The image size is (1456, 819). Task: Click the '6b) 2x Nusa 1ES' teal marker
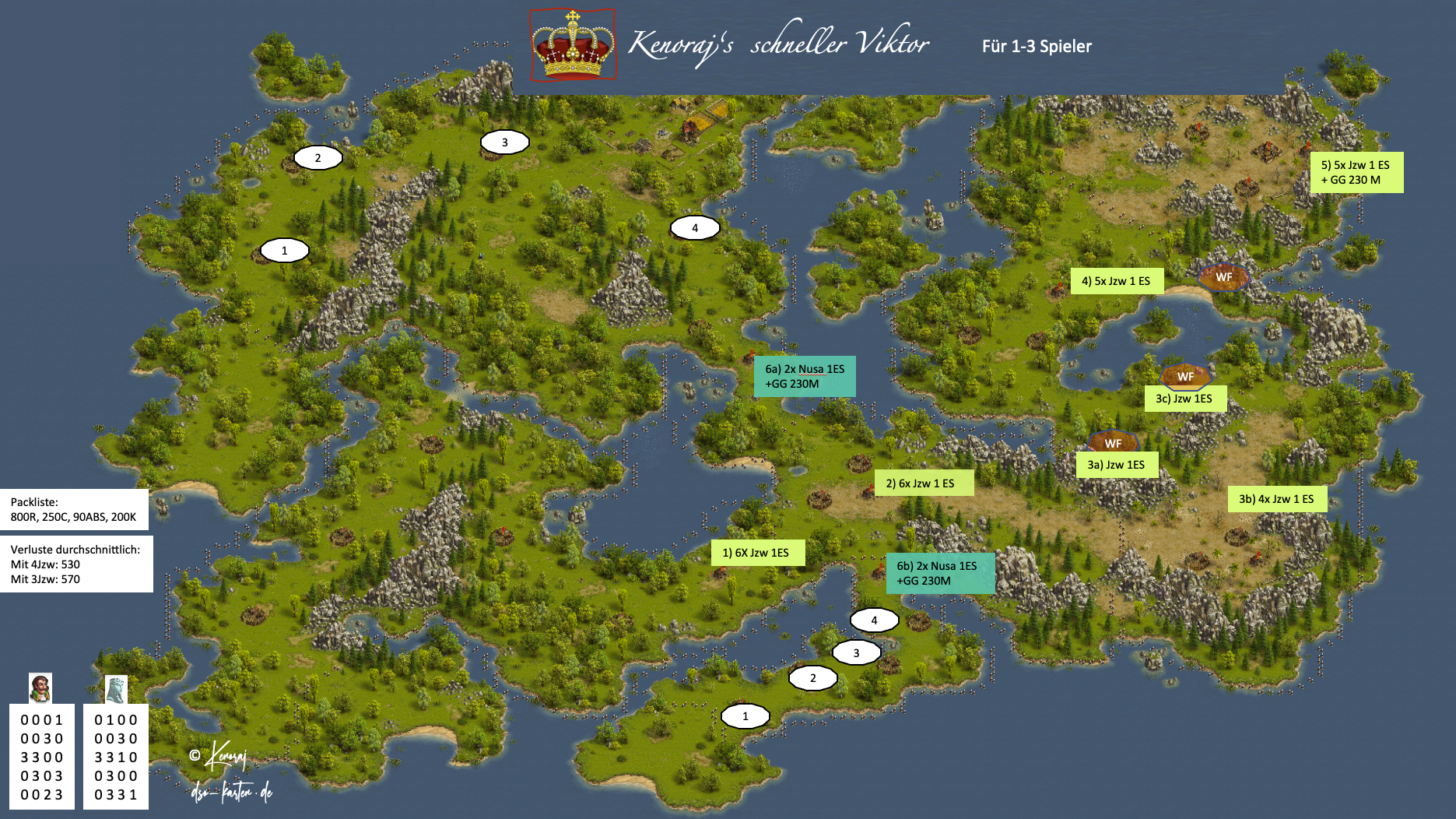click(939, 573)
